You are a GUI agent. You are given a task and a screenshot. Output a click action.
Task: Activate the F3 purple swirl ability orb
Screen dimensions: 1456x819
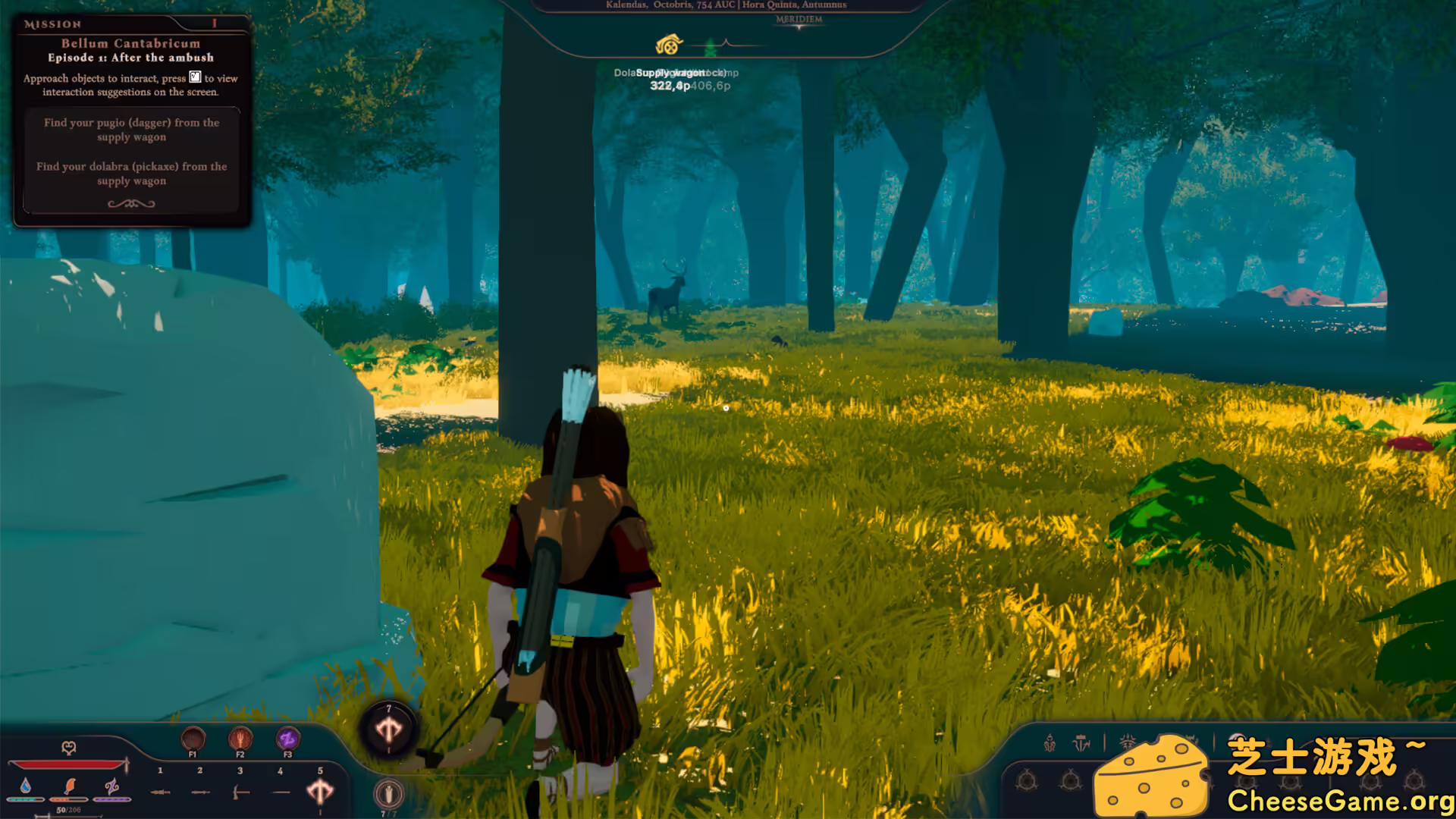287,738
